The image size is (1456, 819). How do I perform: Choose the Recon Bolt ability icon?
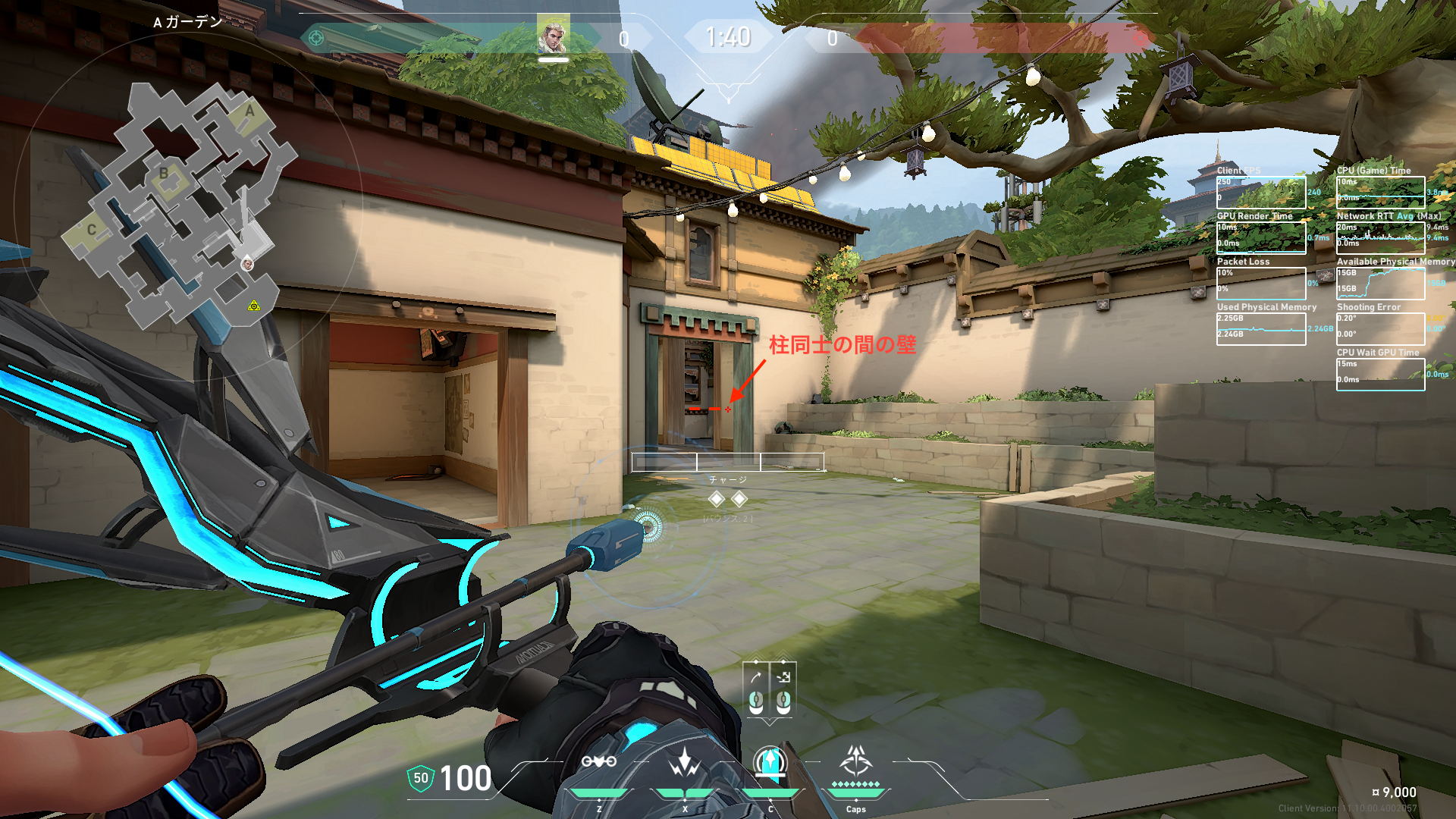pos(770,762)
